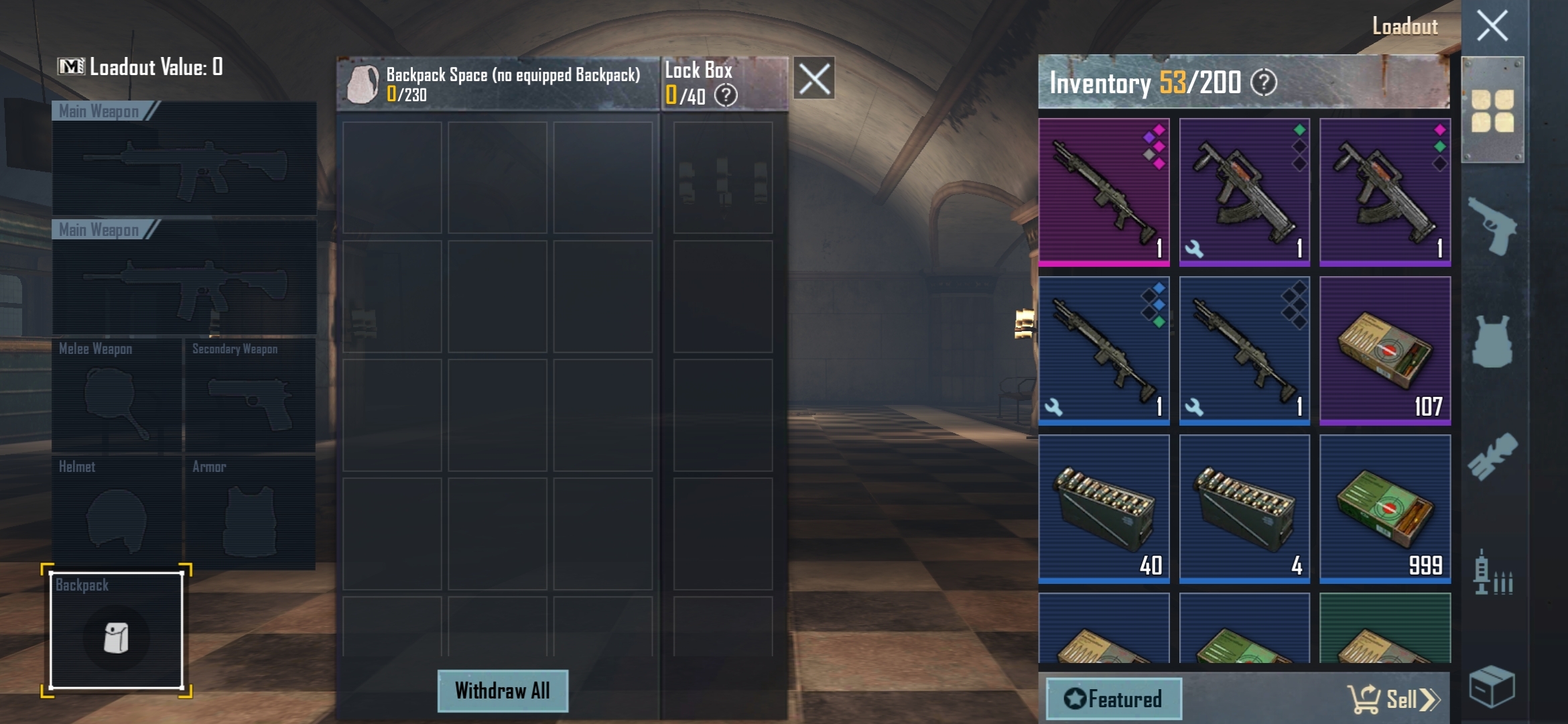Viewport: 1568px width, 724px height.
Task: Open the Sell menu
Action: click(x=1395, y=699)
